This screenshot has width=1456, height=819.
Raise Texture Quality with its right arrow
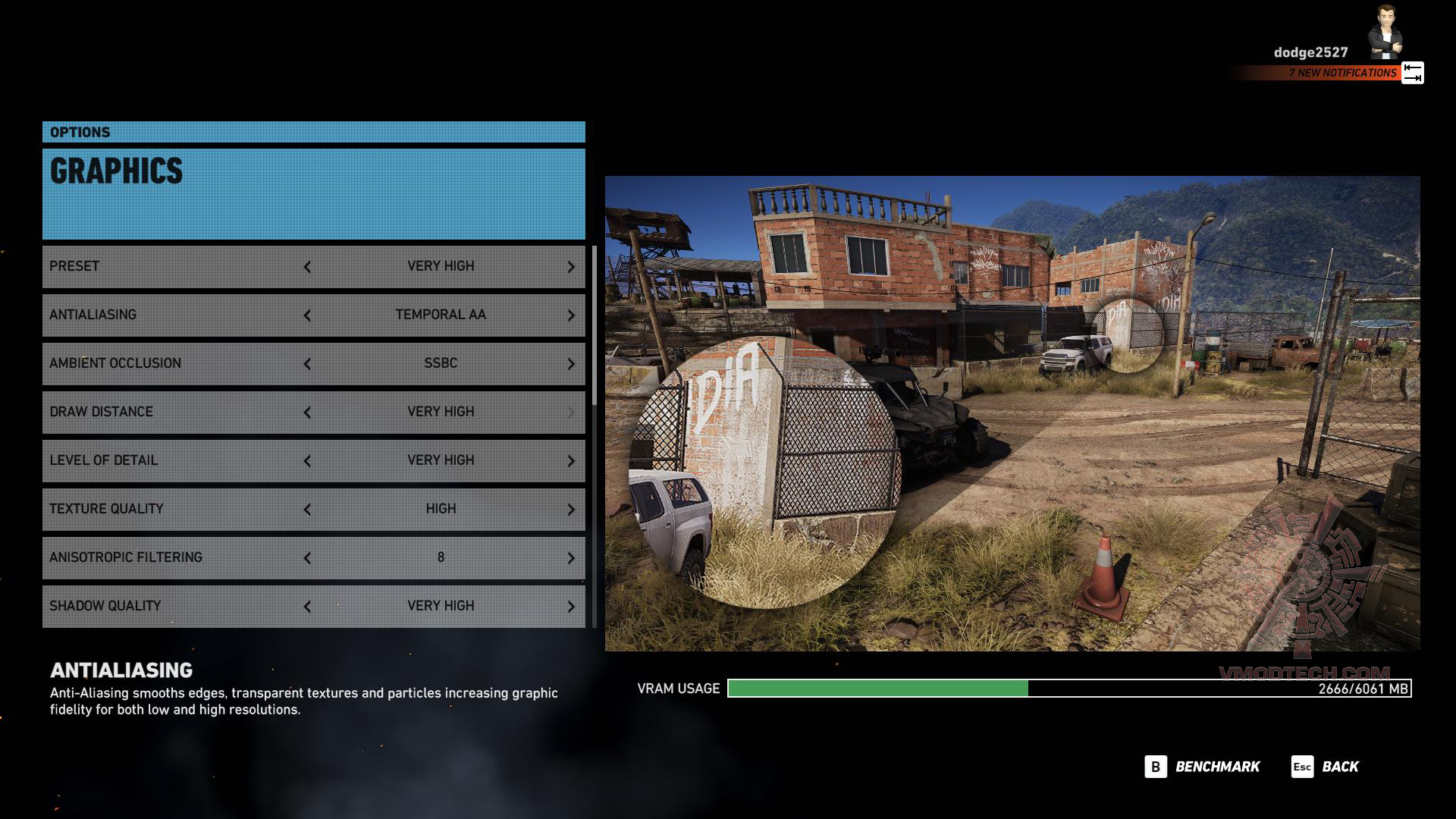(571, 510)
